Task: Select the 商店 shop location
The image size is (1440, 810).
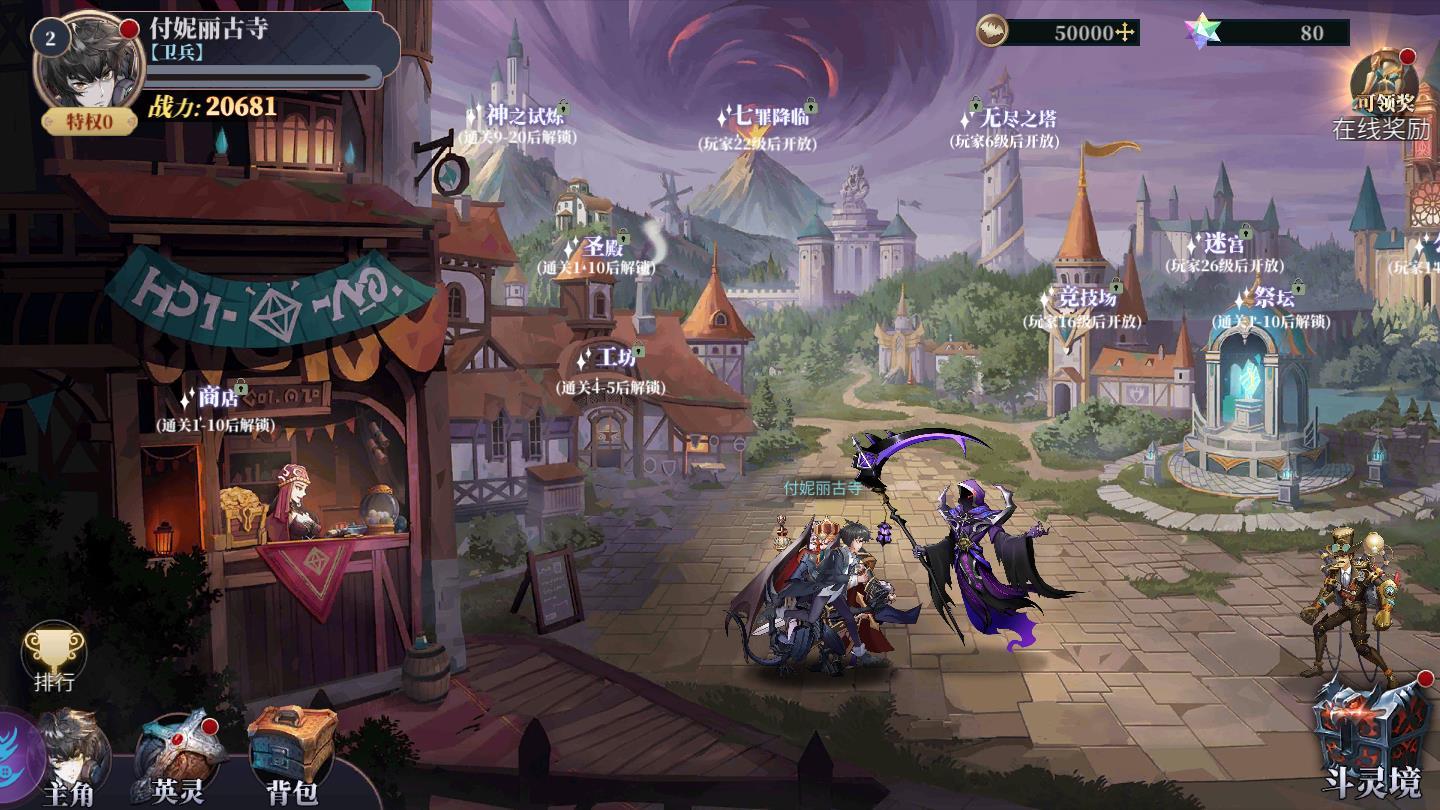Action: click(x=216, y=398)
